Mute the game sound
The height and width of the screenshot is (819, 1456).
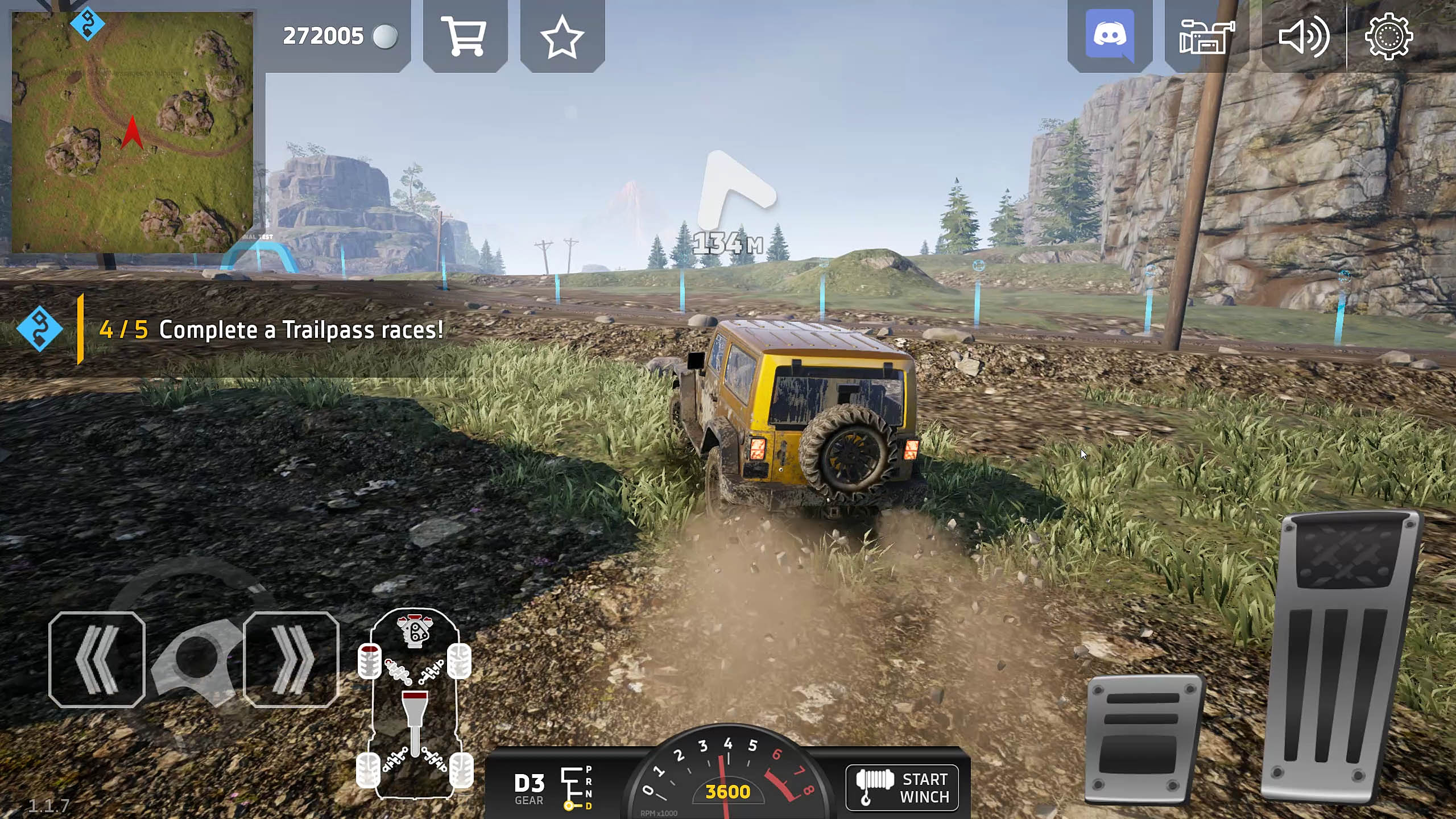point(1305,36)
